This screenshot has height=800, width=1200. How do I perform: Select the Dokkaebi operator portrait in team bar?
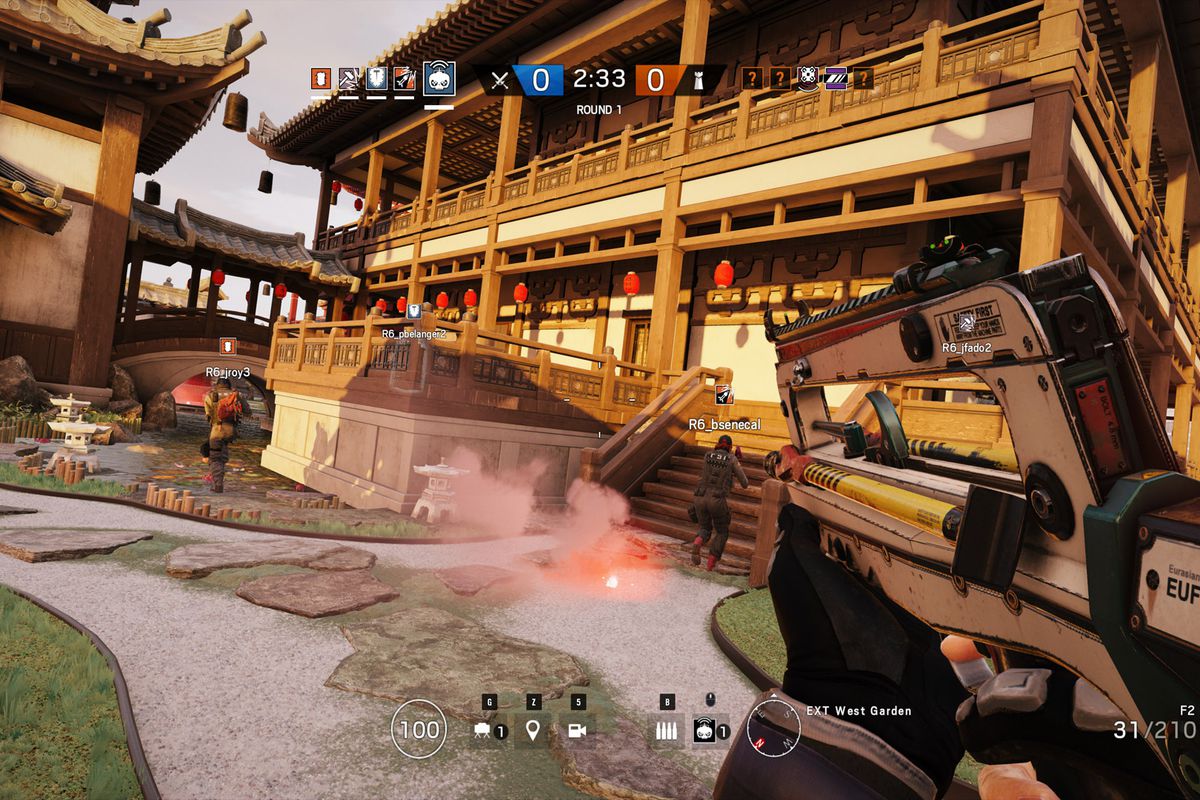pos(439,78)
